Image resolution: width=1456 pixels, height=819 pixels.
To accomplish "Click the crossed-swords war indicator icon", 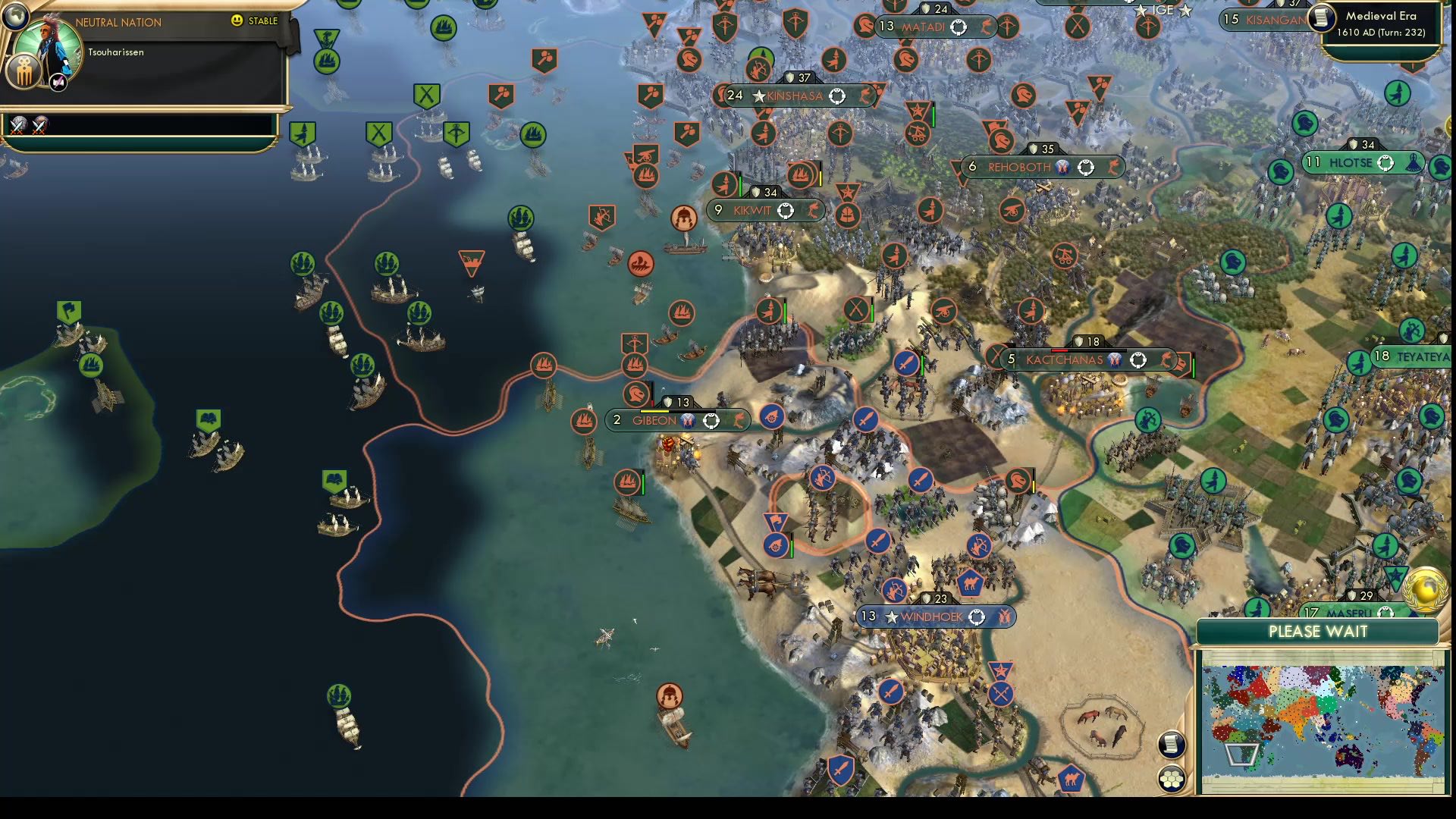I will pyautogui.click(x=18, y=125).
